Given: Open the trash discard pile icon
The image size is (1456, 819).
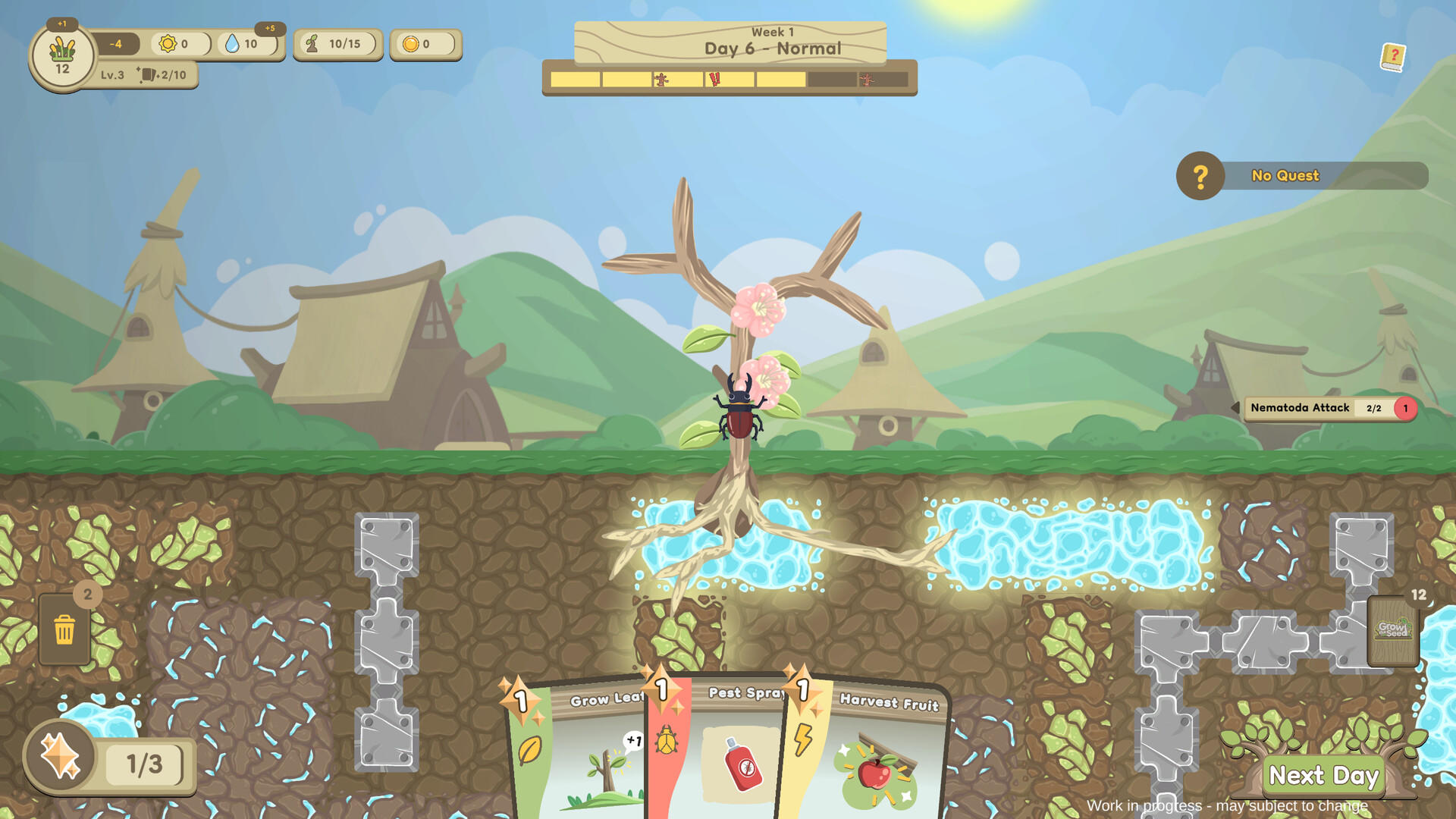Looking at the screenshot, I should tap(65, 630).
